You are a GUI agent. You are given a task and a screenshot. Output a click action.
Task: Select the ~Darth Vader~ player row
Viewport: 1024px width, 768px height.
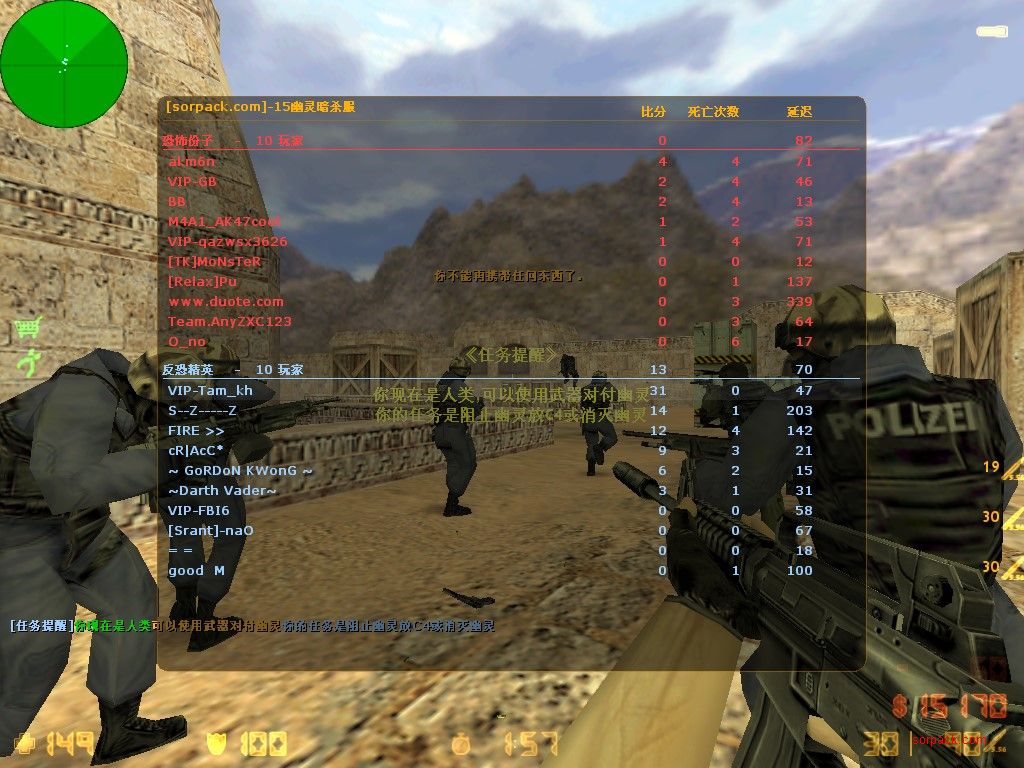pos(222,490)
